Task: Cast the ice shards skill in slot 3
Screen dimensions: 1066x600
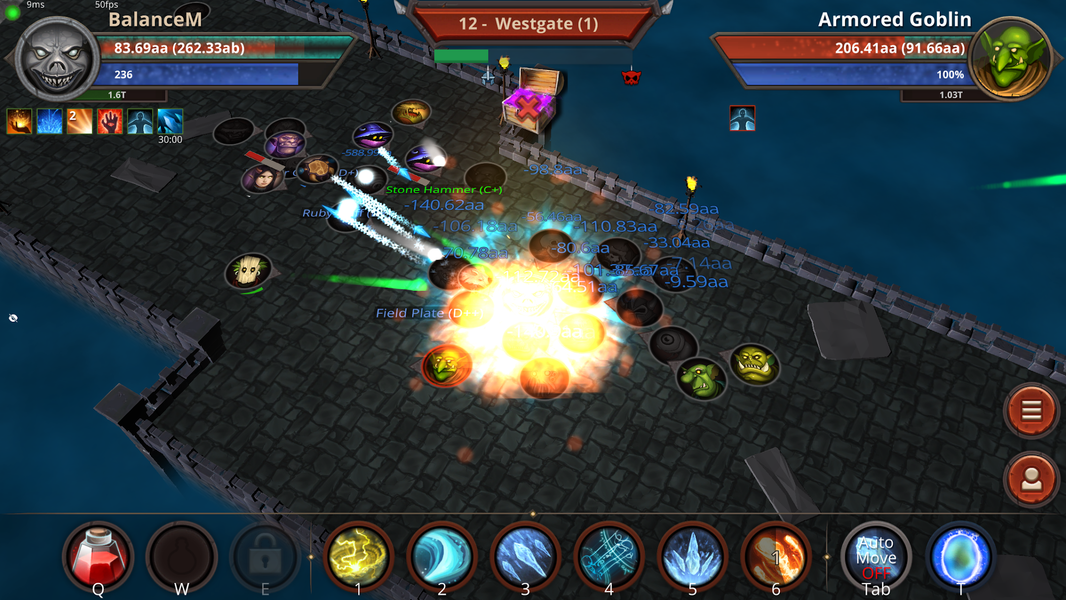Action: [525, 556]
